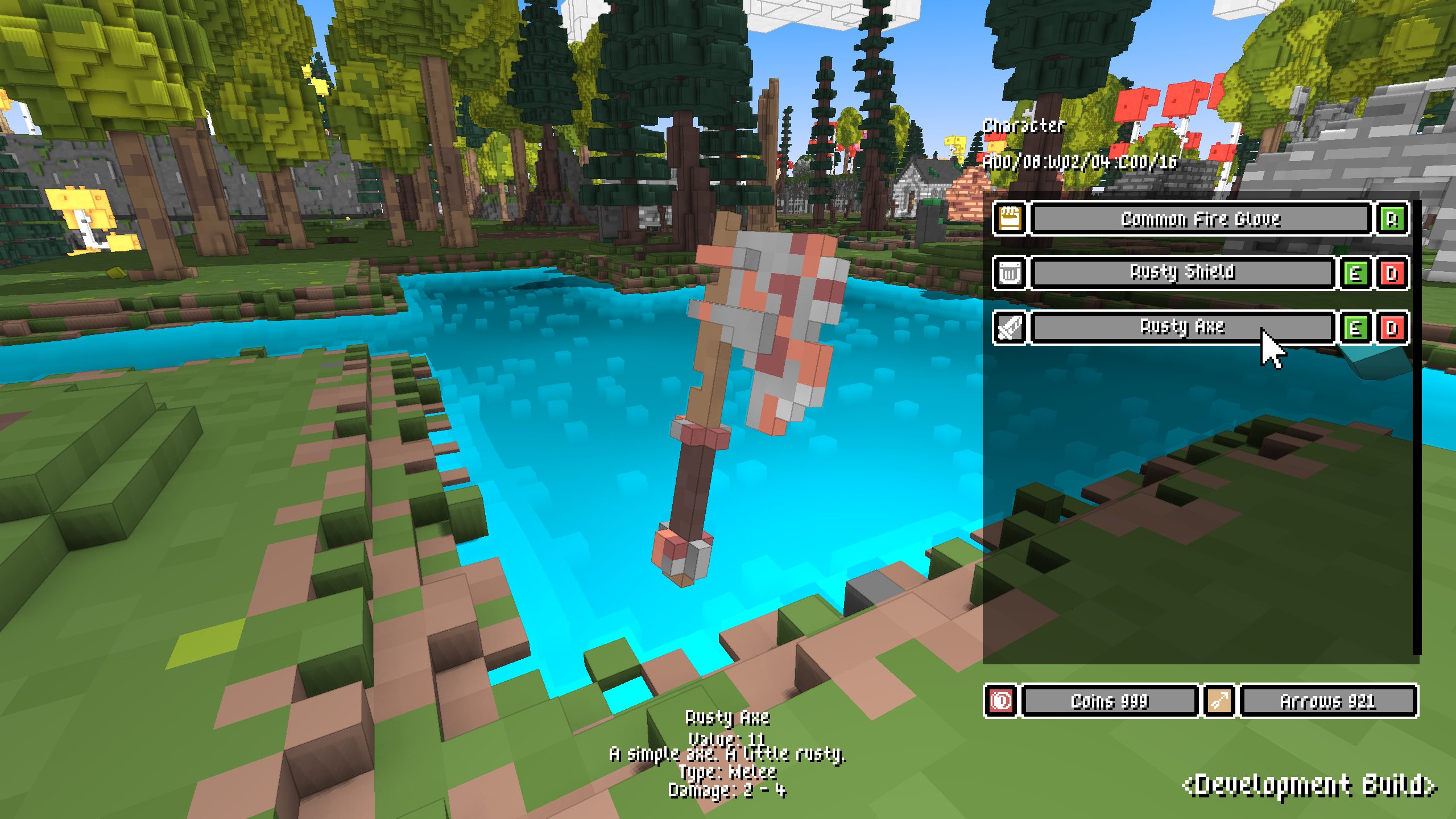The width and height of the screenshot is (1456, 819).
Task: Click the inventory list scrollbar
Action: coord(1417,427)
